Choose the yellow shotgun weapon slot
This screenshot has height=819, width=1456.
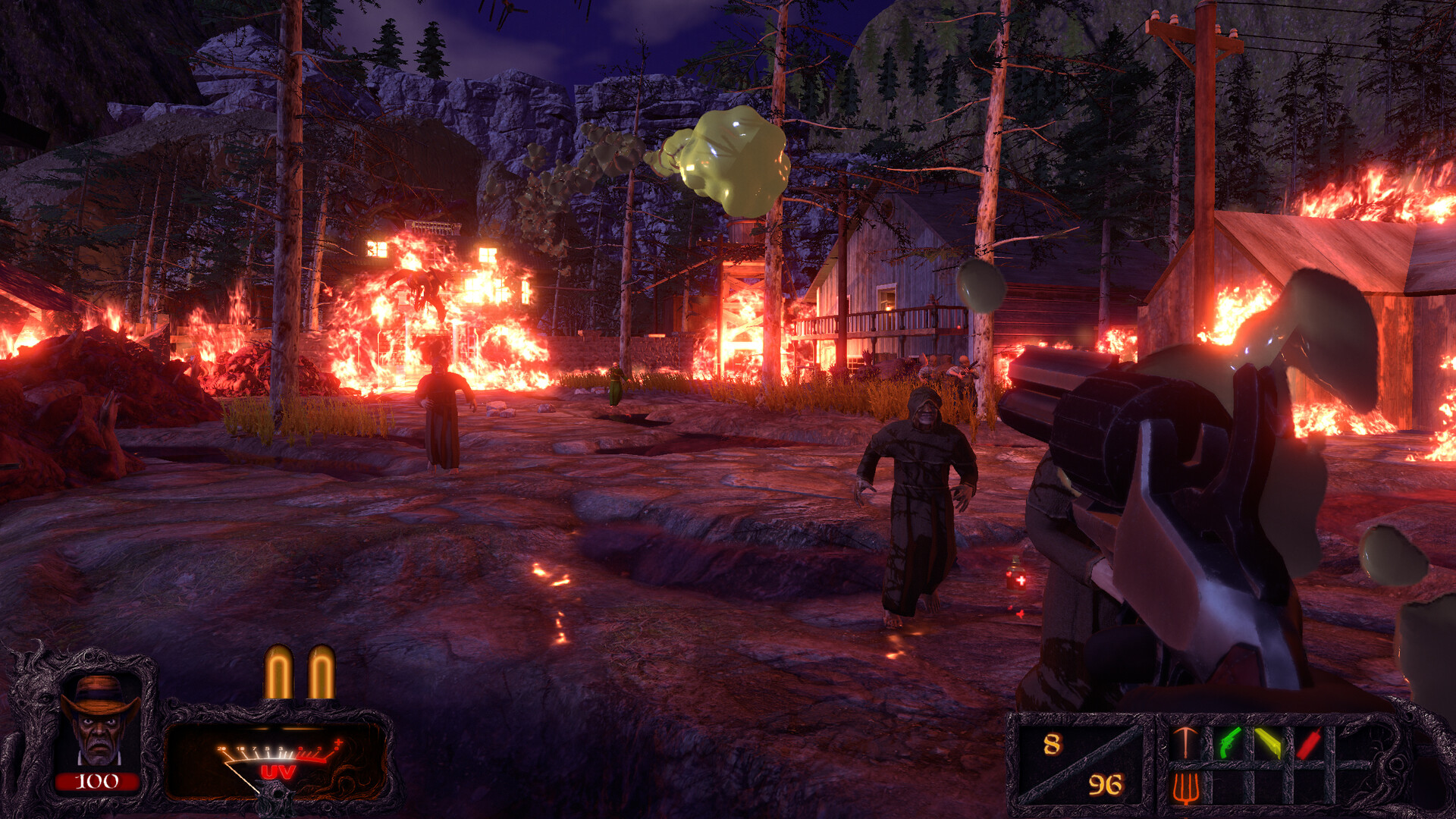point(1268,742)
